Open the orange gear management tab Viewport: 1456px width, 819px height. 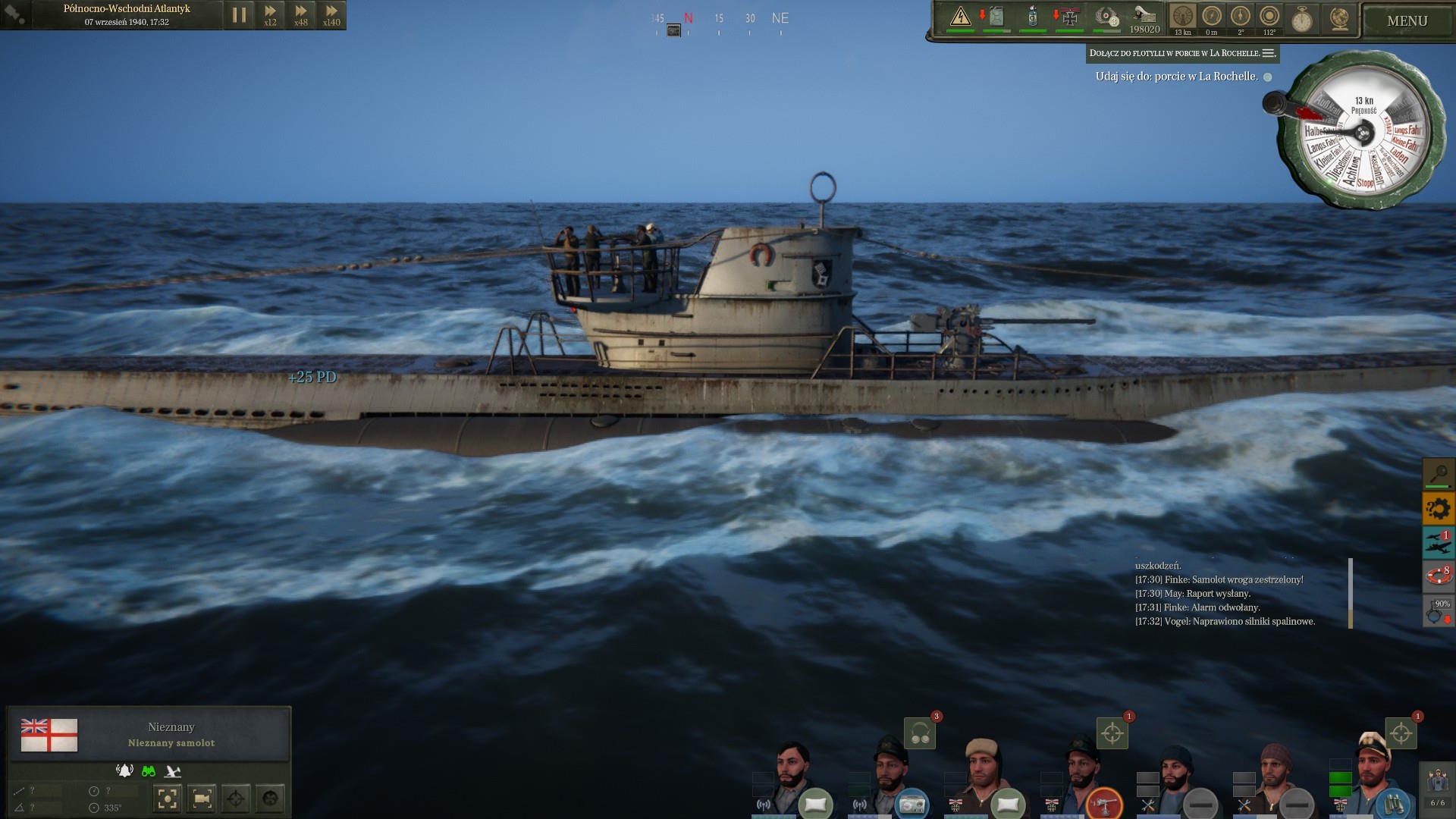(x=1438, y=508)
